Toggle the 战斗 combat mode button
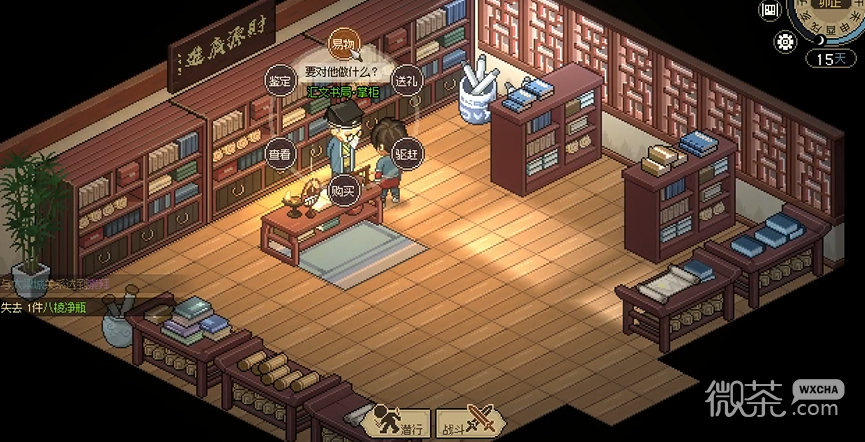 (467, 422)
